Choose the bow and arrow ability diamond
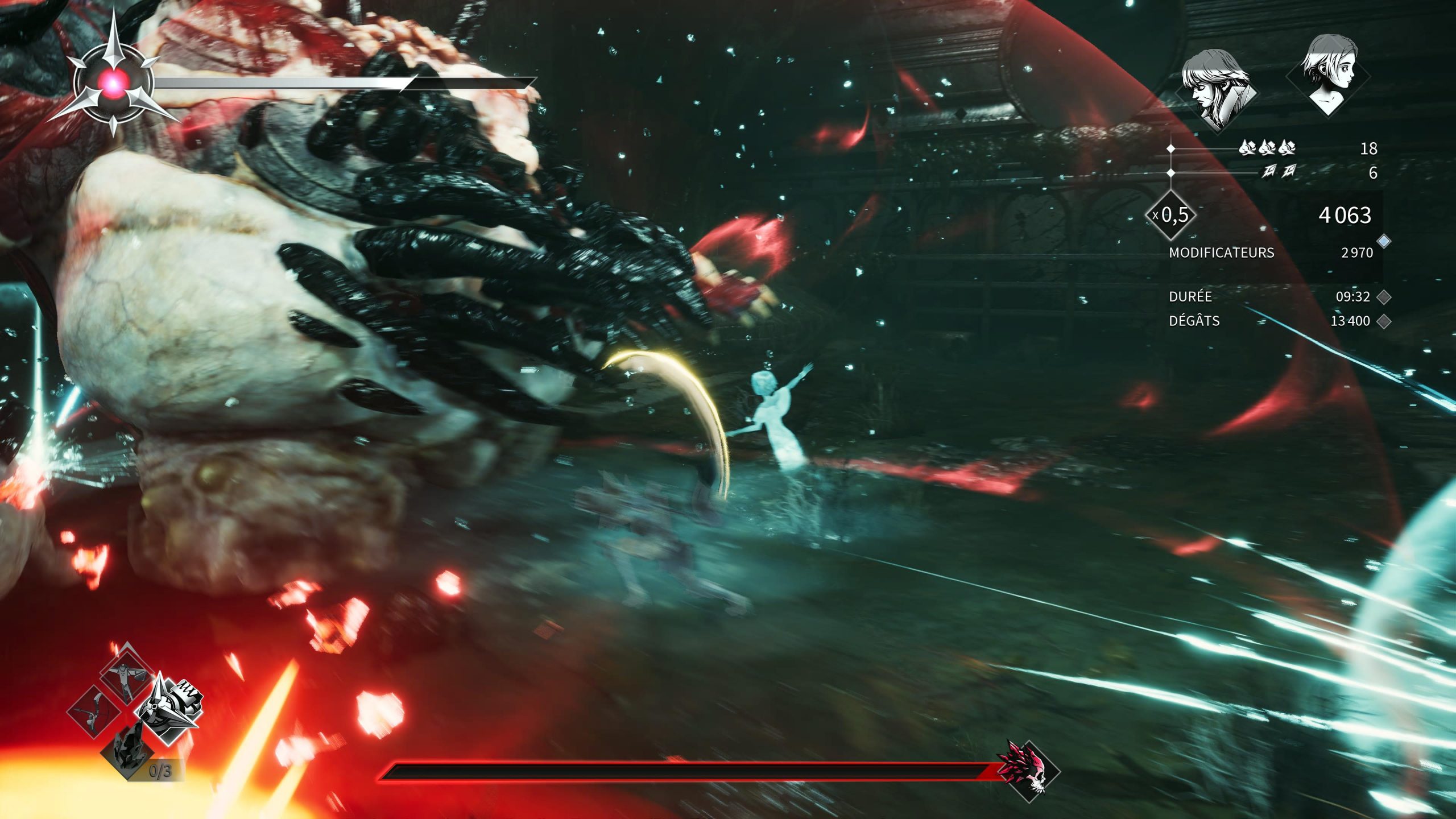 click(93, 711)
